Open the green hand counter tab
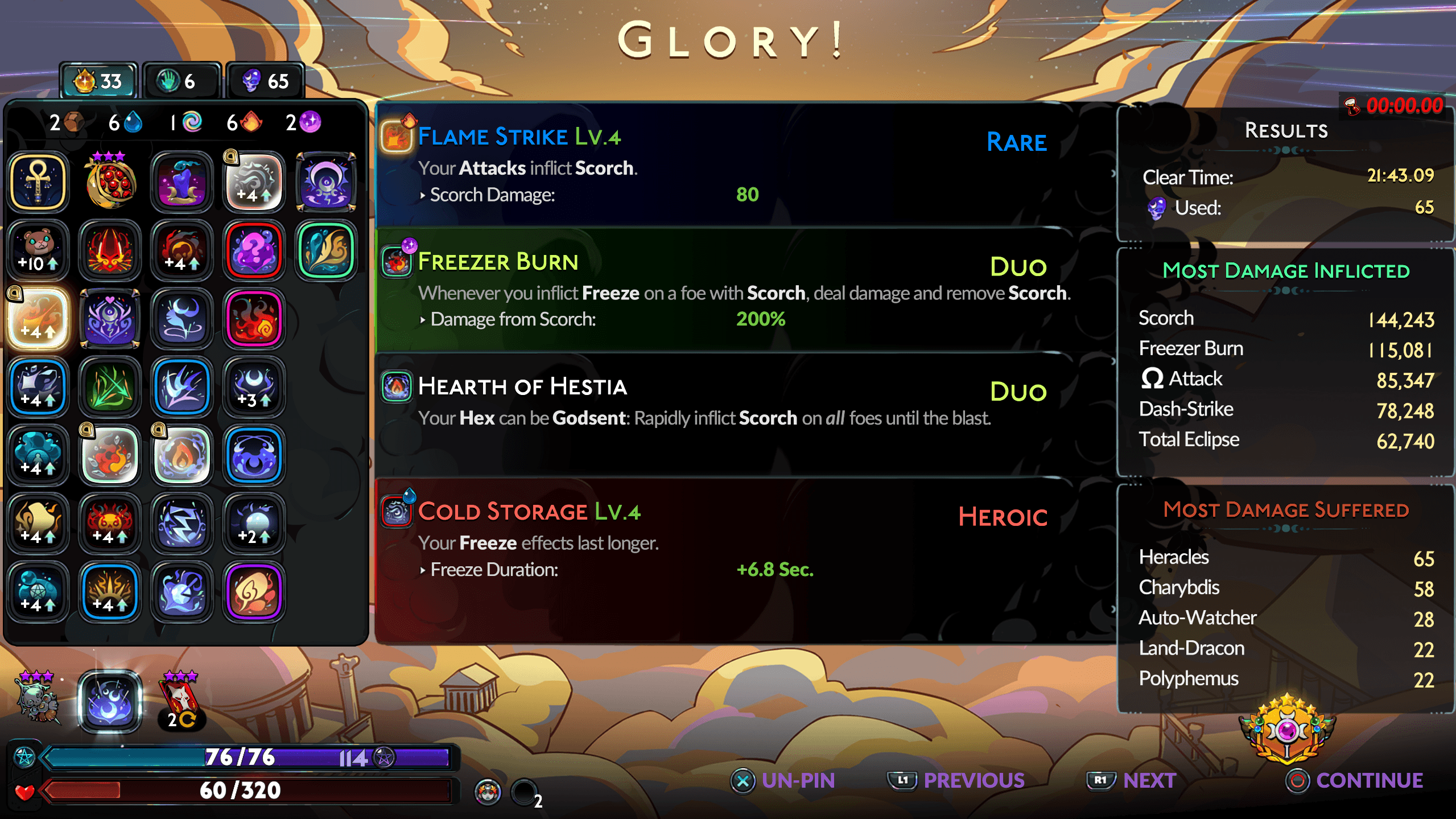This screenshot has height=819, width=1456. (x=180, y=80)
